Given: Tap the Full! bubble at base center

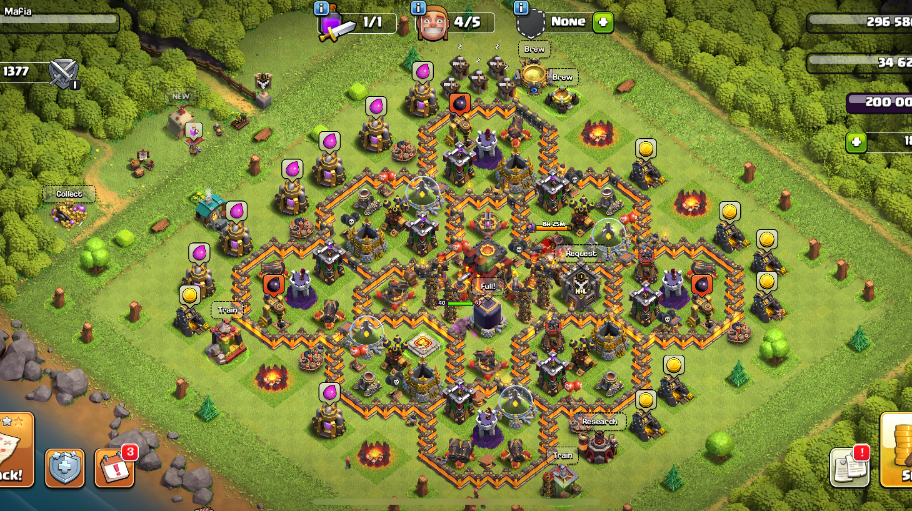Looking at the screenshot, I should coord(487,285).
